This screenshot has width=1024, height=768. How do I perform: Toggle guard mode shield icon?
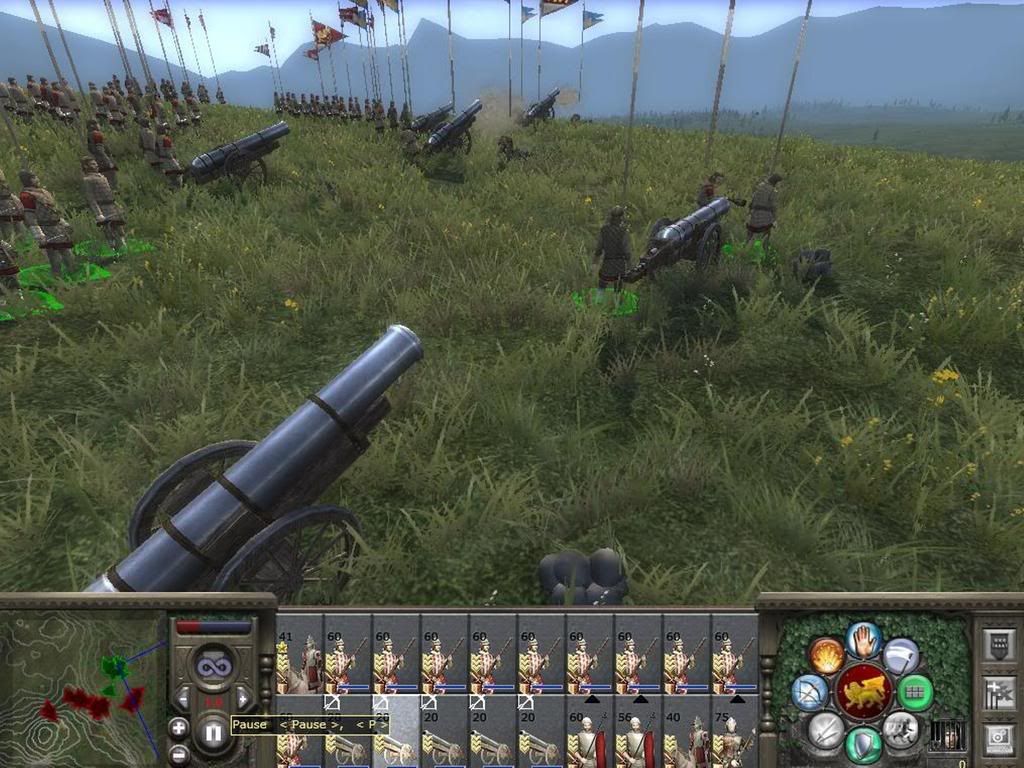pos(863,744)
